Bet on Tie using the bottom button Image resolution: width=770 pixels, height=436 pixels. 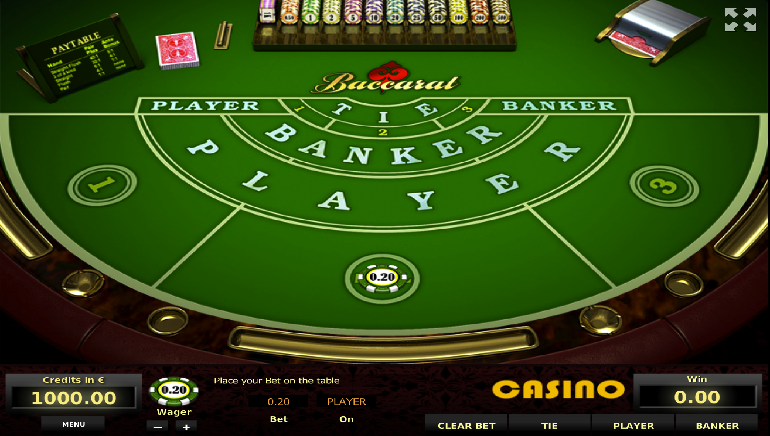[549, 425]
